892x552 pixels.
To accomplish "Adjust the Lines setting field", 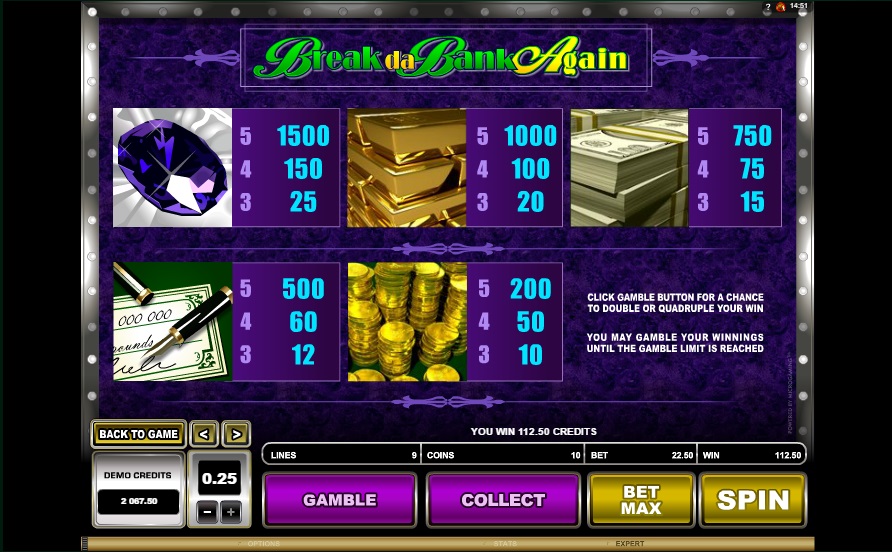I will tap(340, 455).
